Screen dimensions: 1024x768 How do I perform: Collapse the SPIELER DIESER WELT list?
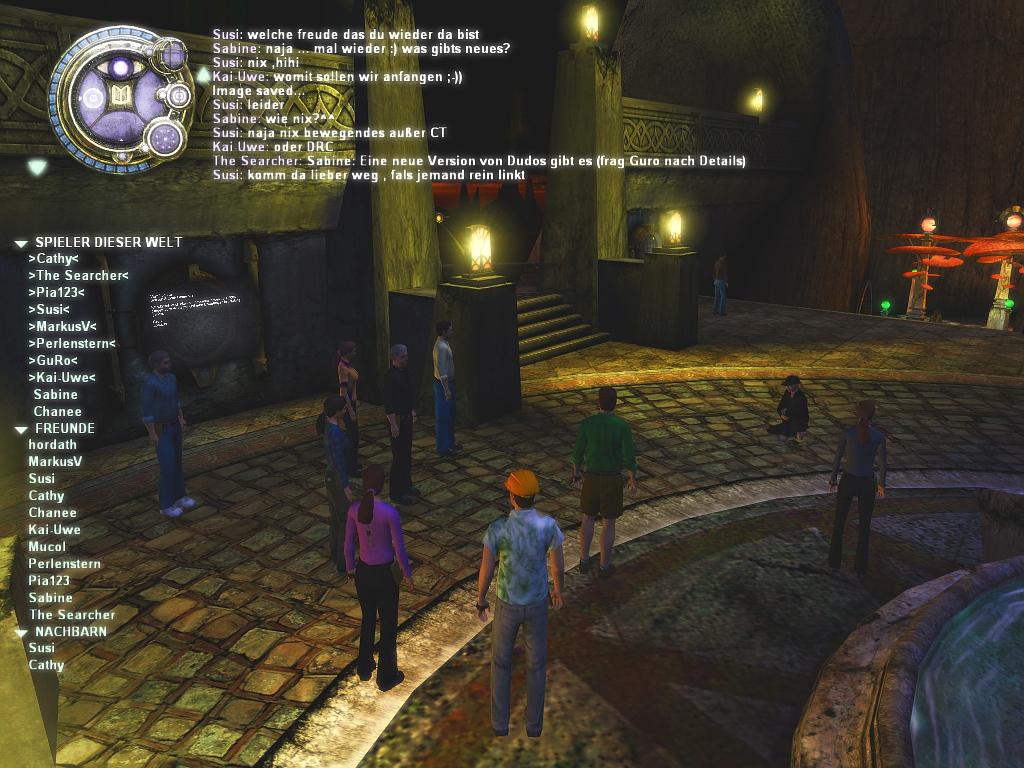coord(20,243)
